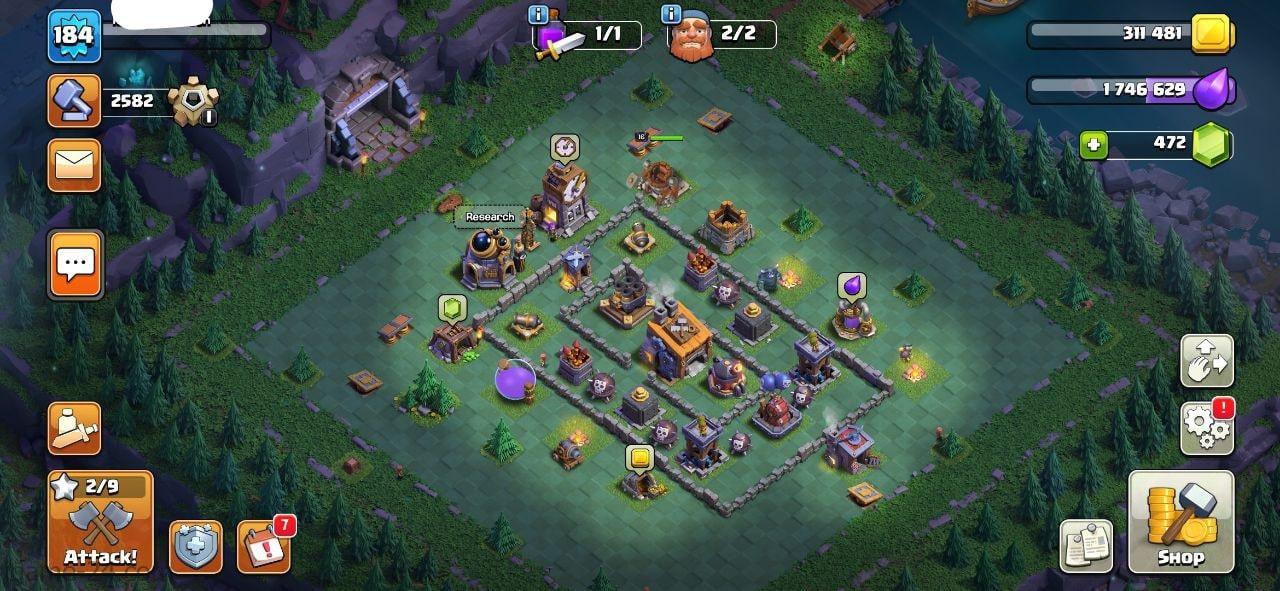
Task: Open the mail inbox envelope
Action: [x=75, y=165]
